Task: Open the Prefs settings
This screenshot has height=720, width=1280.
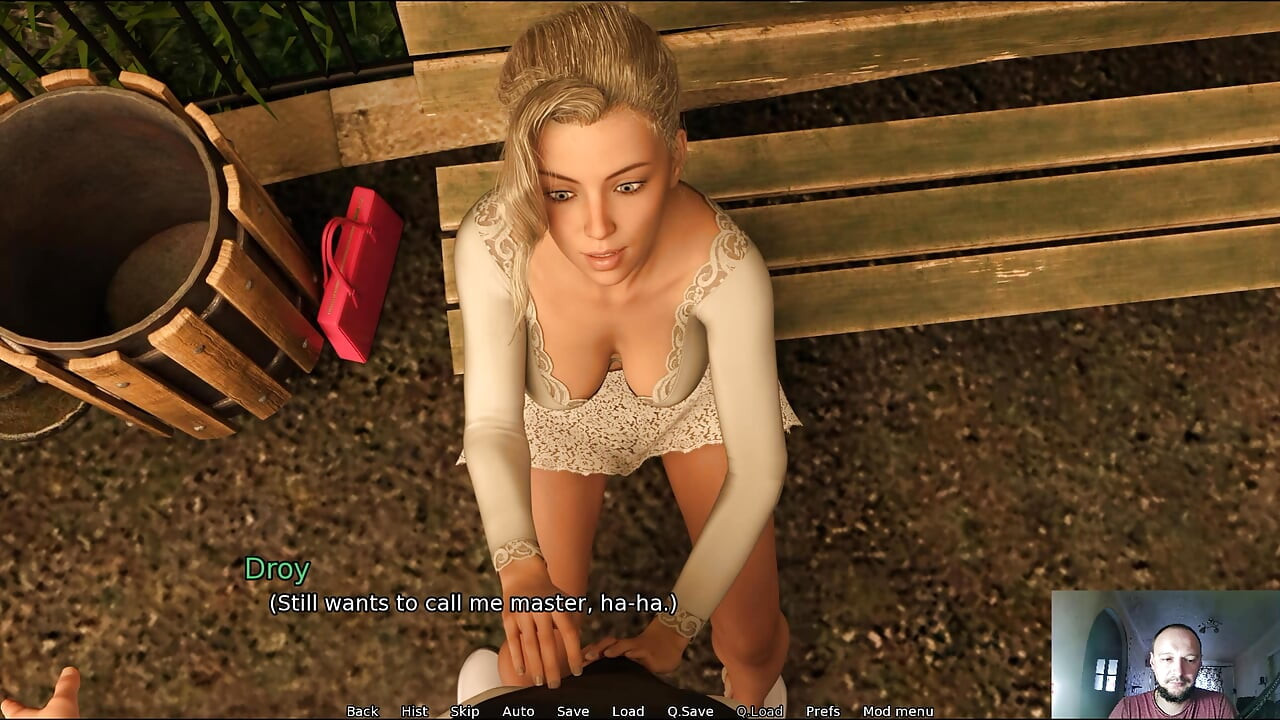Action: [823, 711]
